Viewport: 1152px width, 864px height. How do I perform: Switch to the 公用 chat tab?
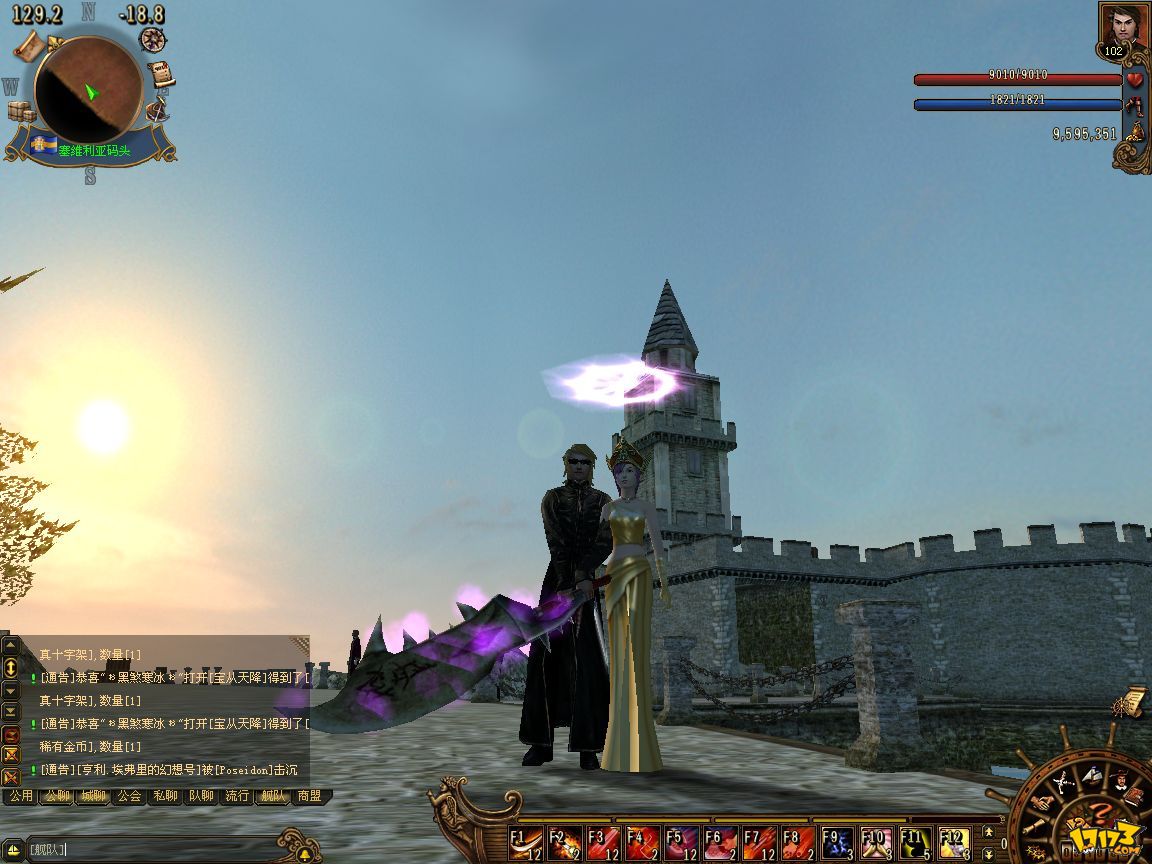(21, 796)
